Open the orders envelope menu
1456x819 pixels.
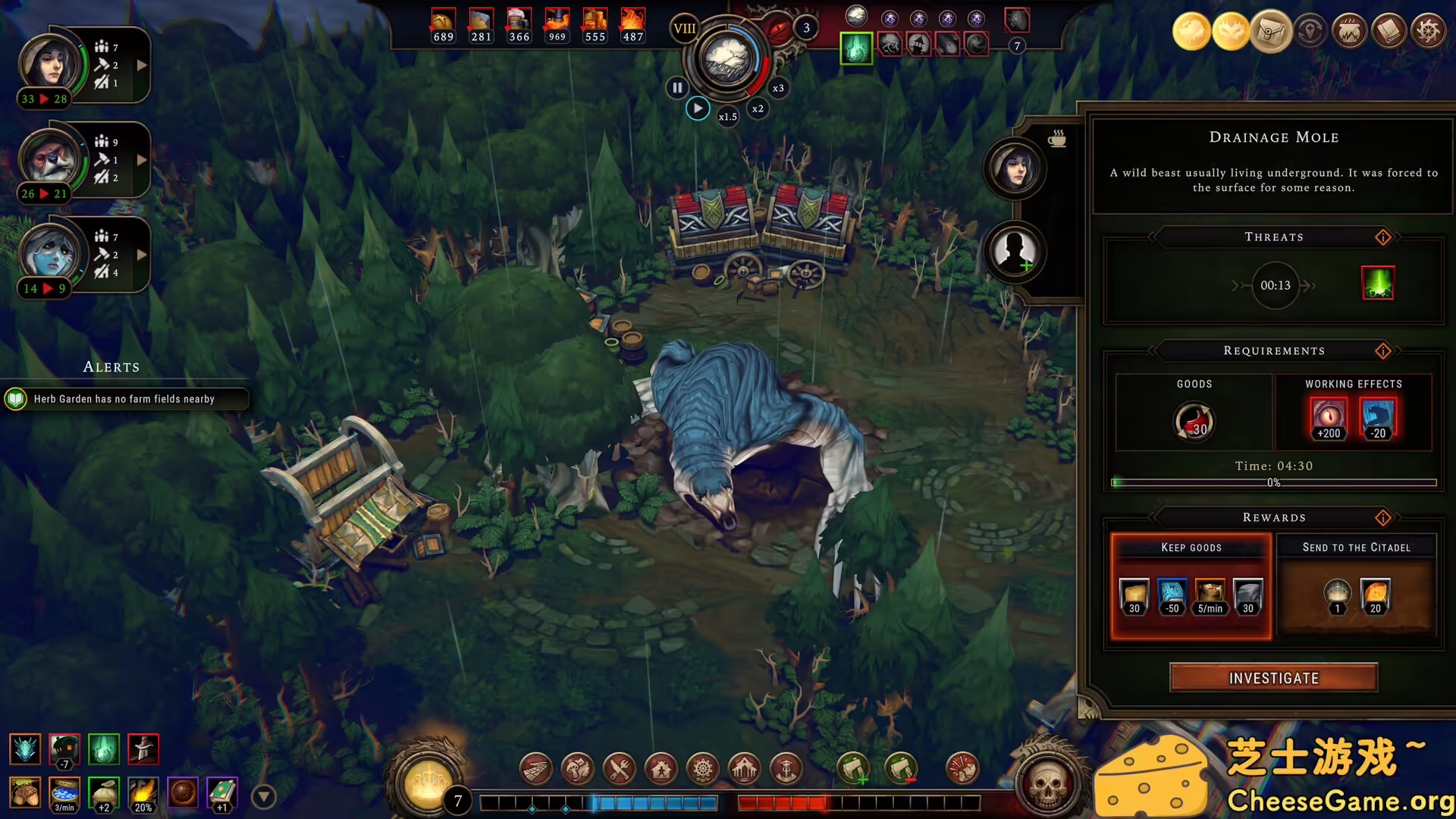[1270, 32]
